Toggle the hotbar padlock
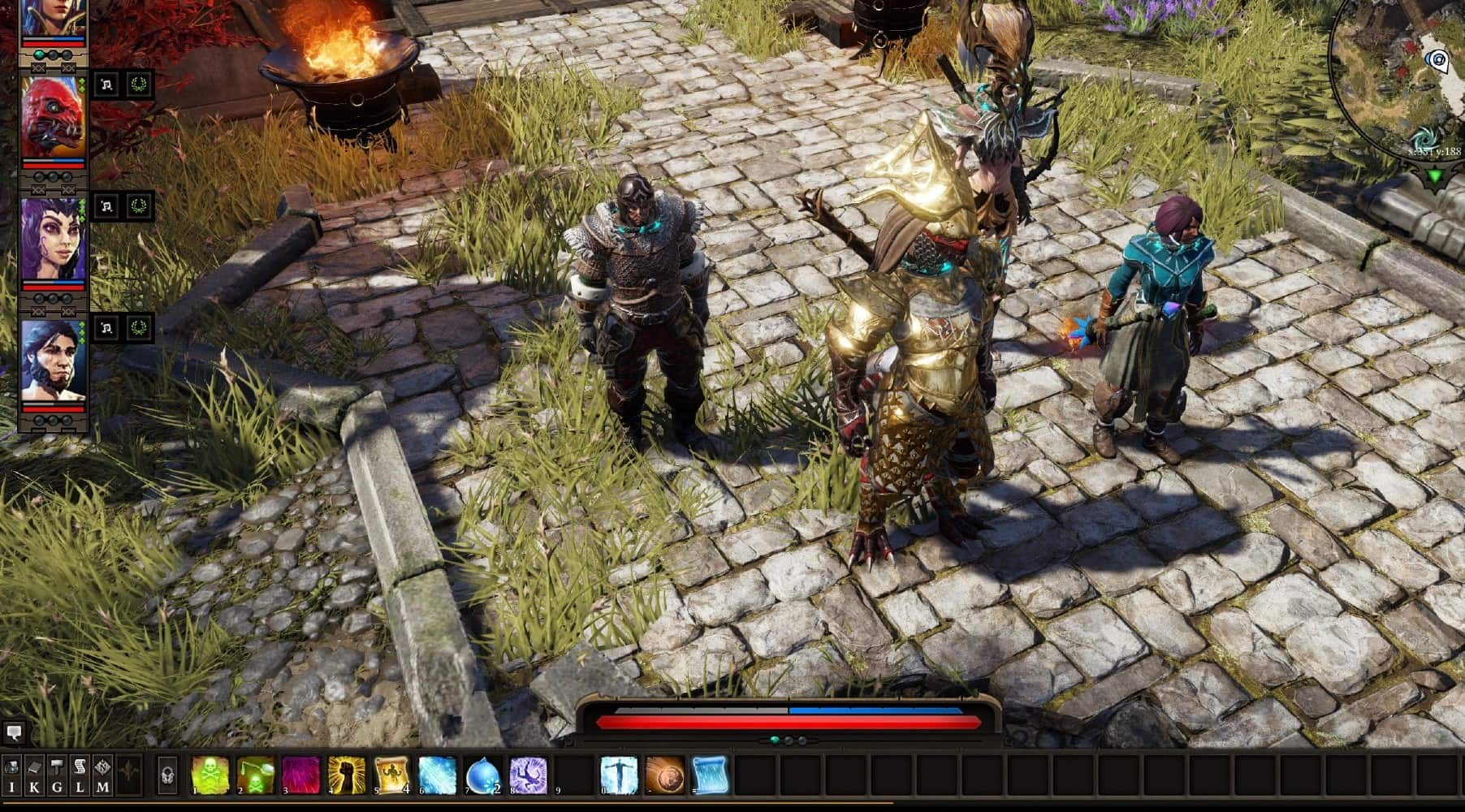1465x812 pixels. [167, 775]
